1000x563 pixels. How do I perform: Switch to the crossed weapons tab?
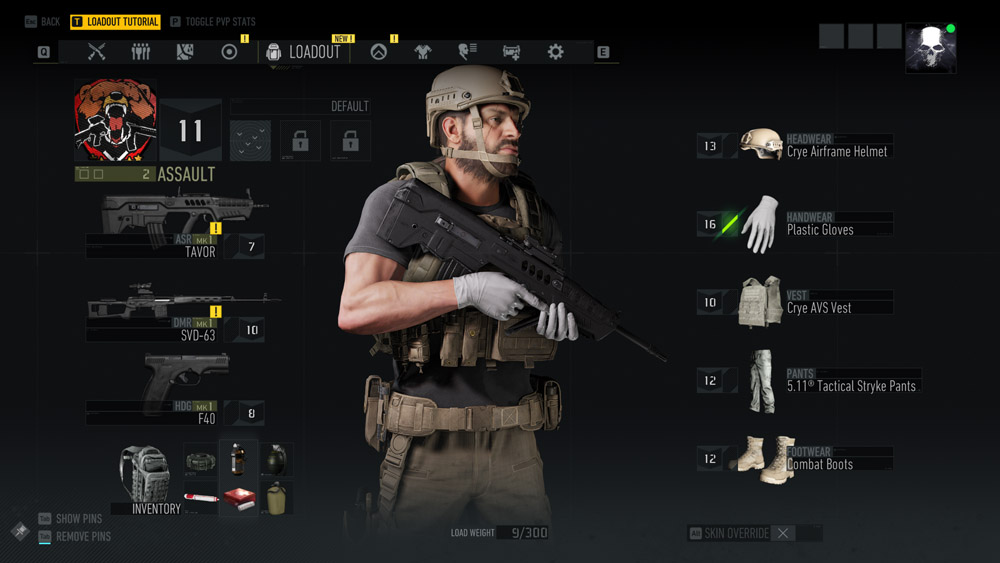pos(97,52)
